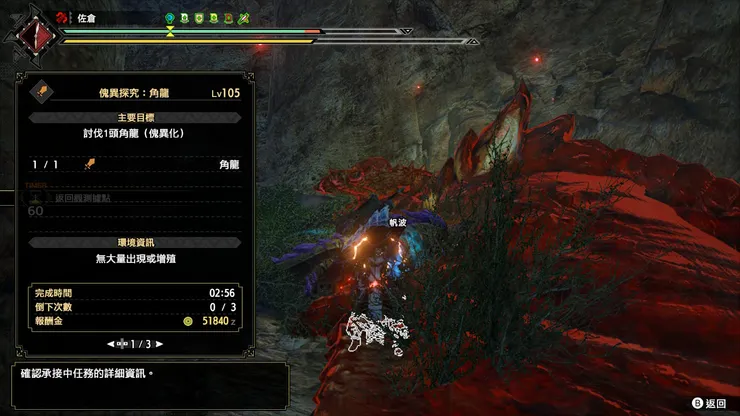The width and height of the screenshot is (740, 416).
Task: Click the 環境資訊 section header
Action: pyautogui.click(x=135, y=242)
